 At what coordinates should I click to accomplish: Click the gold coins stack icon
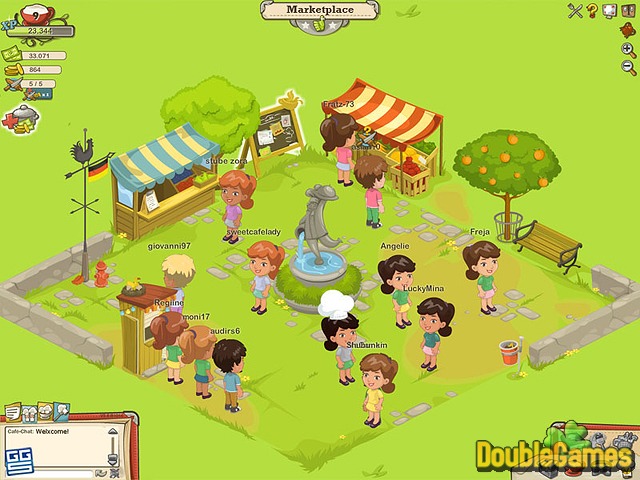12,70
